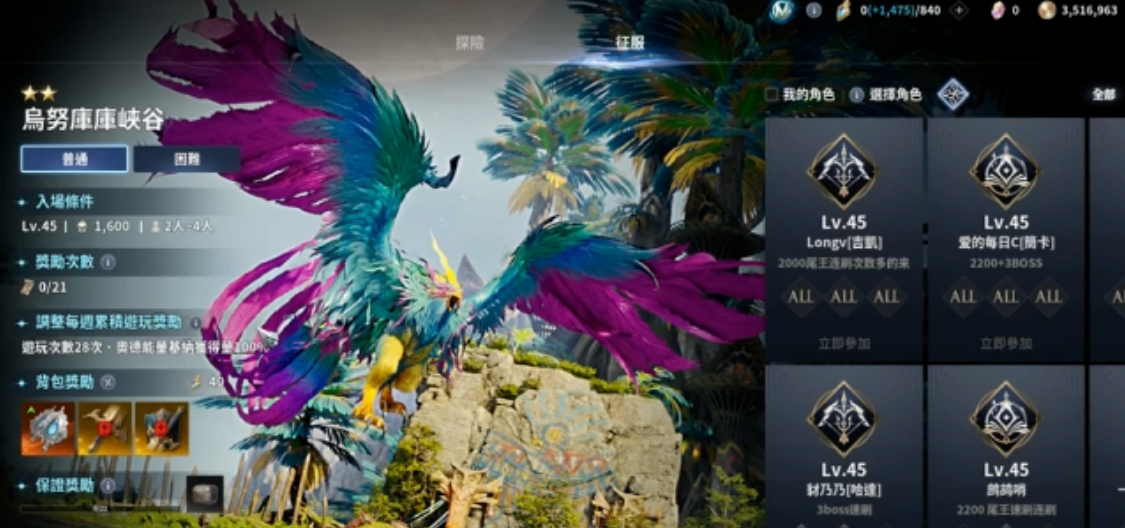Viewport: 1125px width, 528px height.
Task: Show info for 獎勵次數
Action: tap(108, 262)
